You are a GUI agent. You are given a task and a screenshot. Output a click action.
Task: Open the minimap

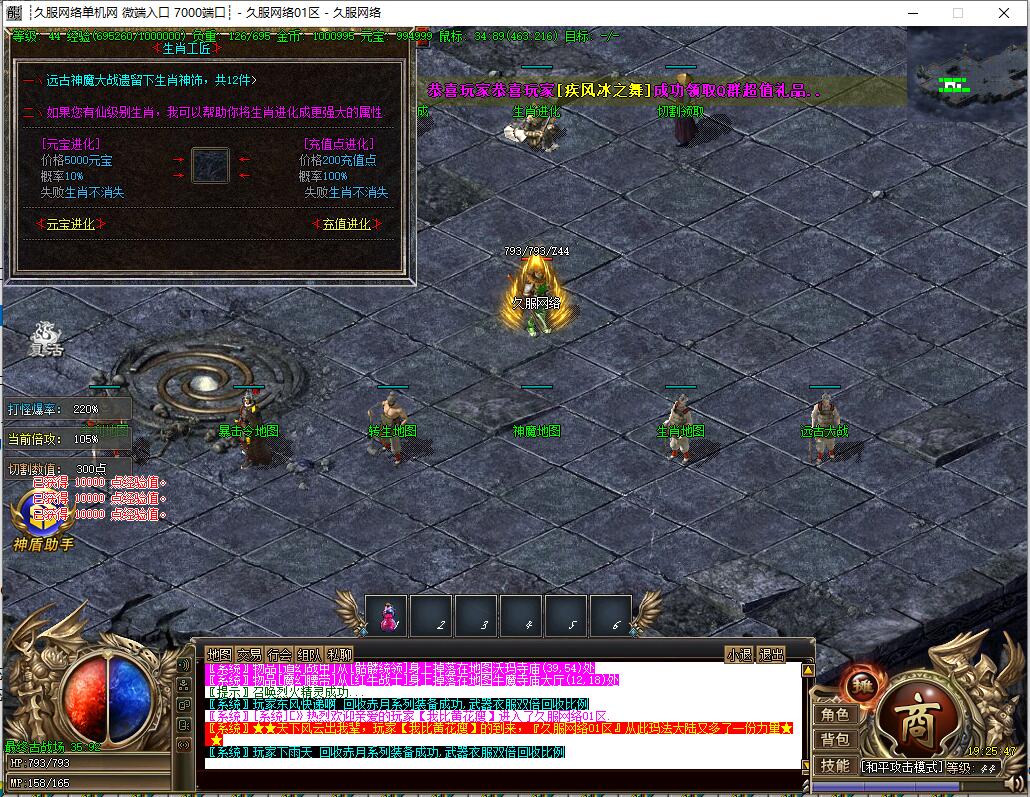[965, 68]
